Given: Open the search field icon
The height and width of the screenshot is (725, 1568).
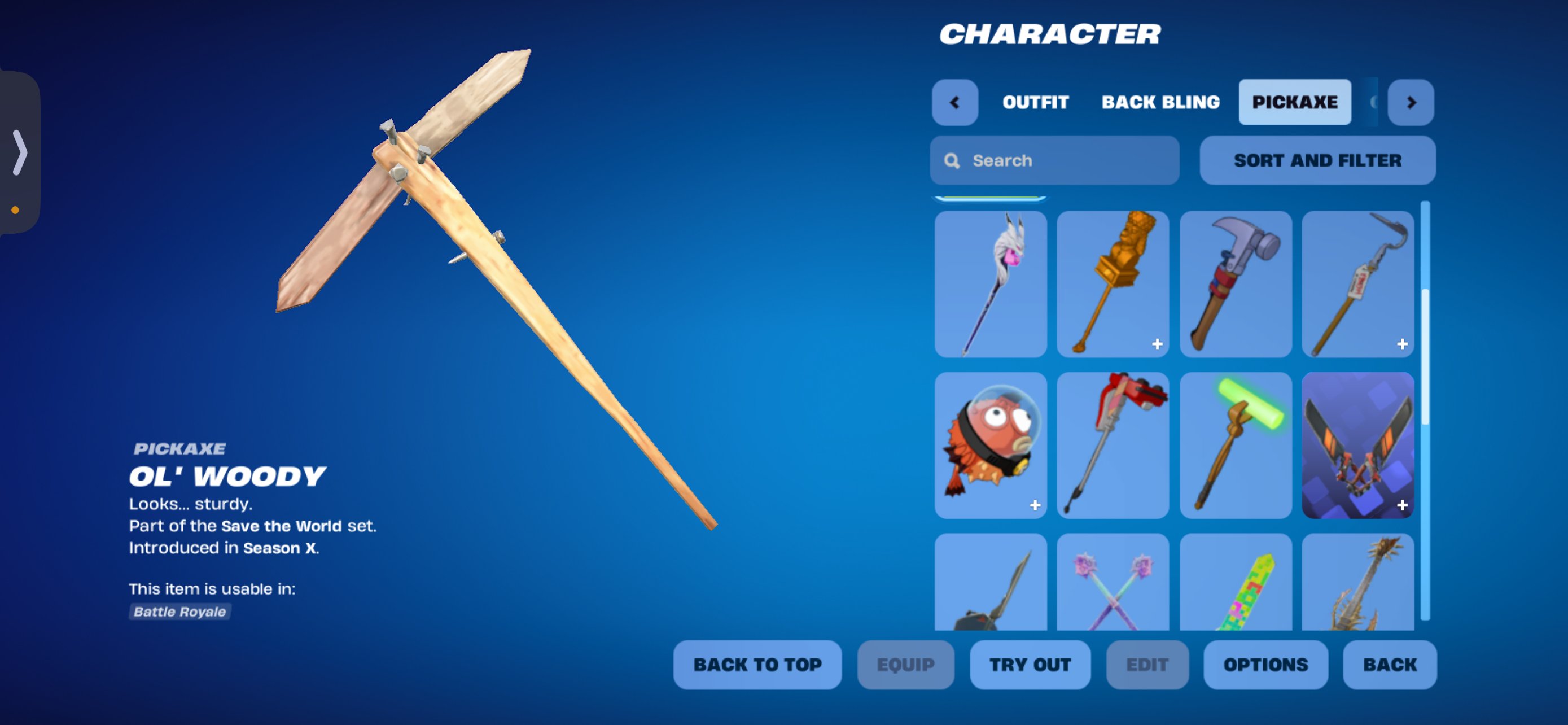Looking at the screenshot, I should (x=953, y=160).
